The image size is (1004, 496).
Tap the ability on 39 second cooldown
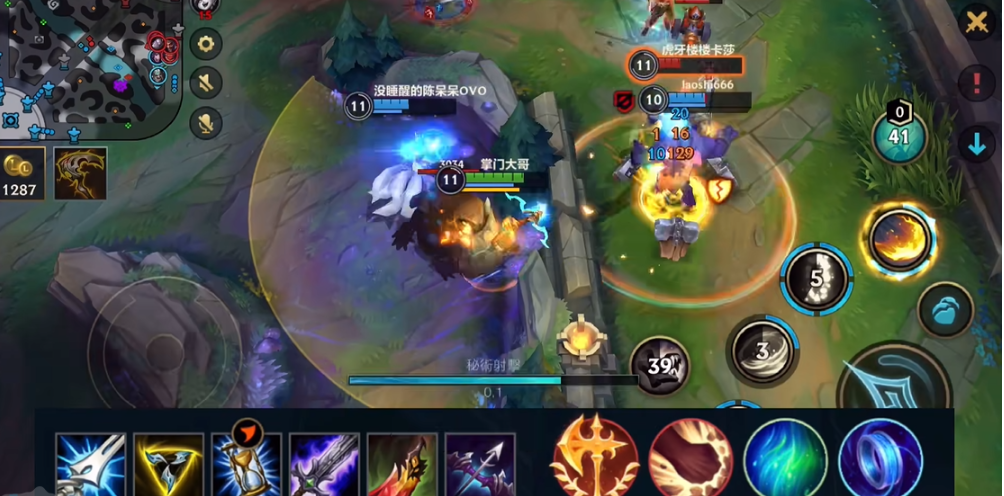660,365
